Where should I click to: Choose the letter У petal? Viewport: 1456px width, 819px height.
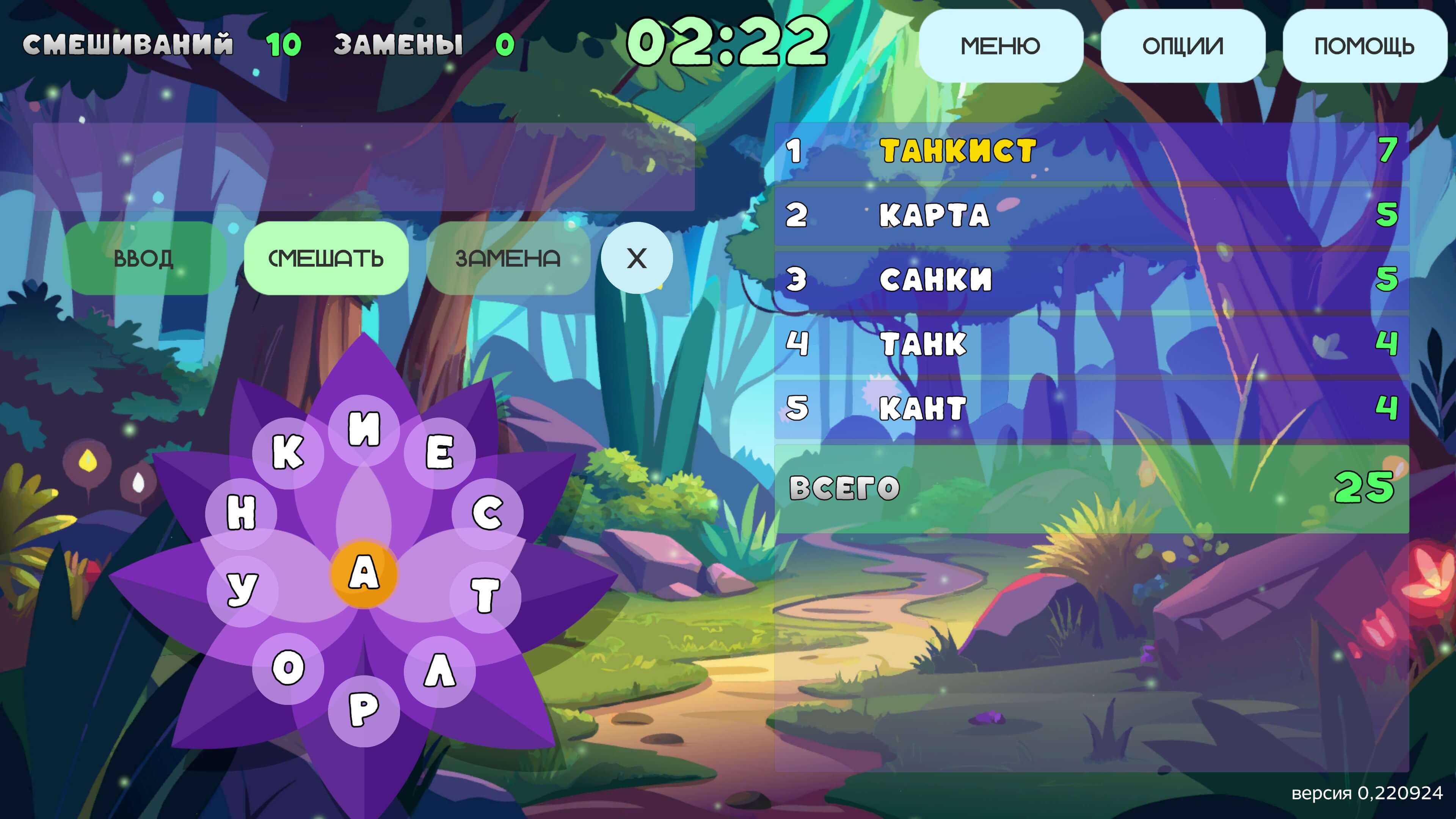(243, 591)
